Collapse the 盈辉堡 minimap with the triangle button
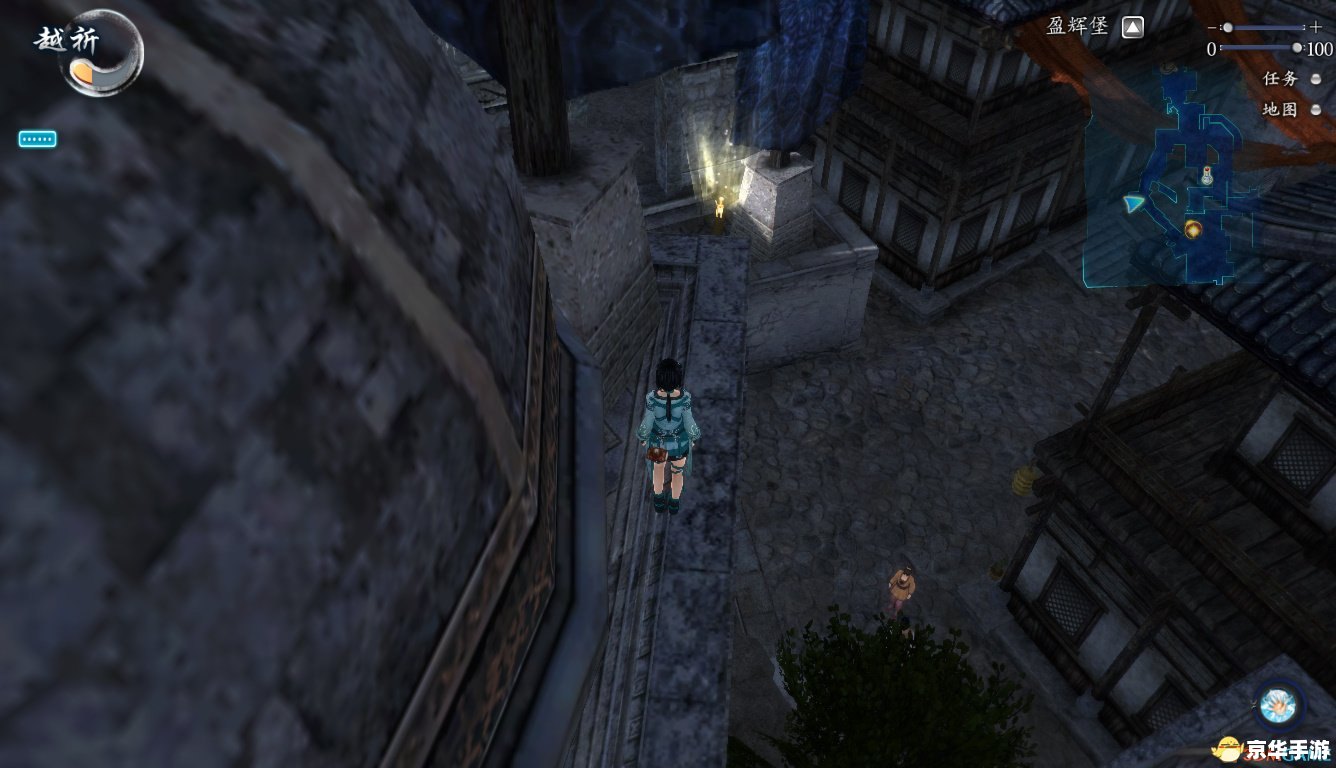The height and width of the screenshot is (768, 1336). [1131, 28]
